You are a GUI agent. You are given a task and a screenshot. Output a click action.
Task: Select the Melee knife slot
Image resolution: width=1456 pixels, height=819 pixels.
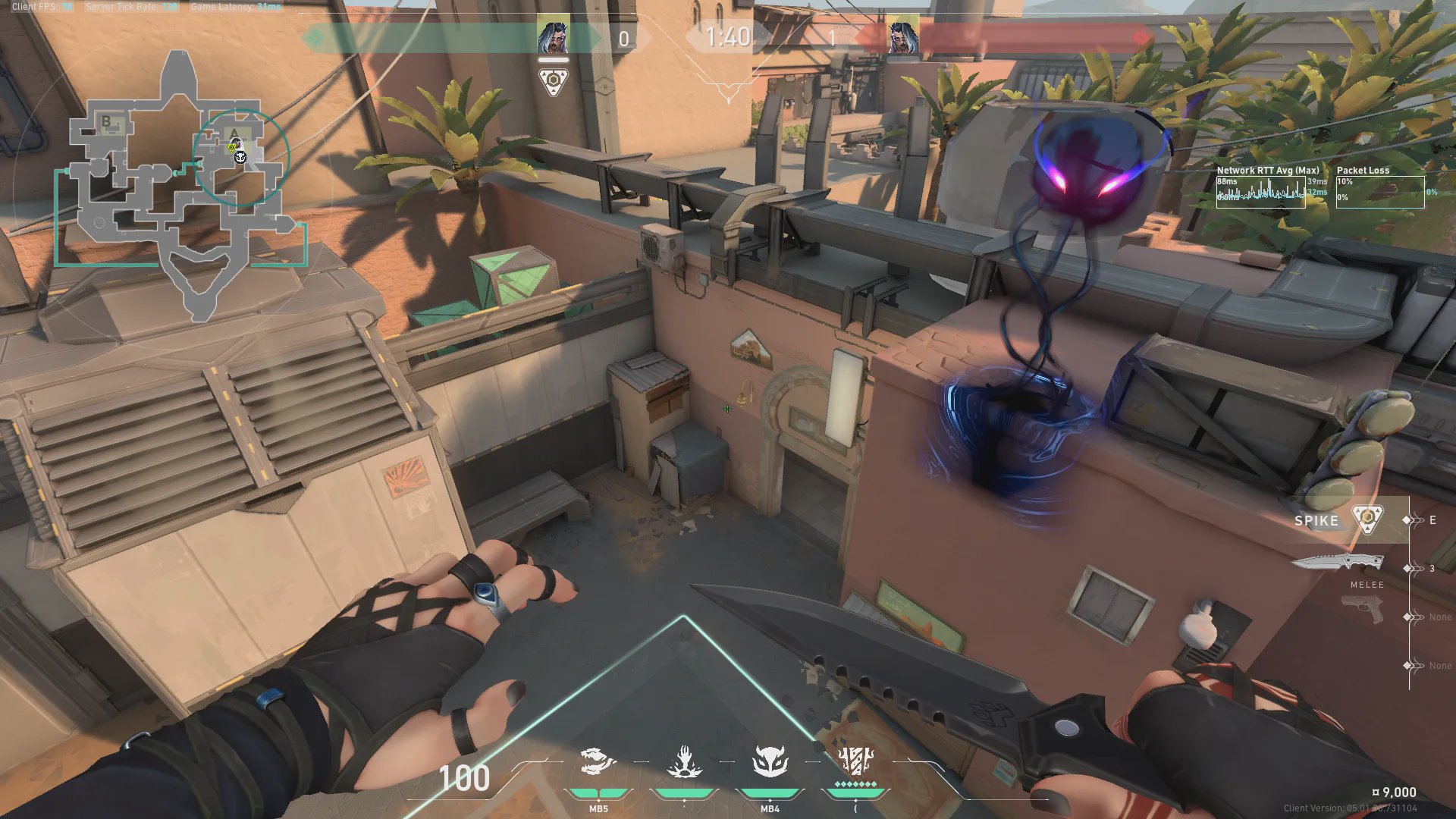point(1338,563)
